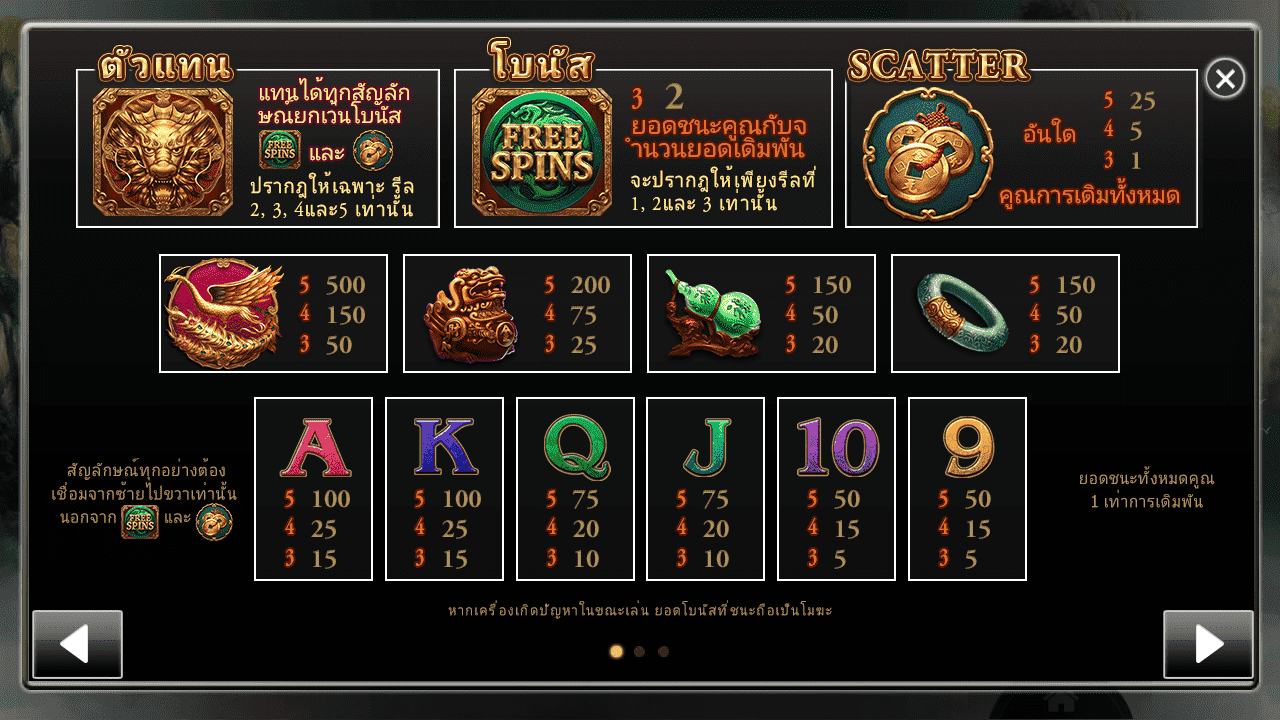Close the paytable window
Screen dimensions: 1280x720
(x=1225, y=78)
